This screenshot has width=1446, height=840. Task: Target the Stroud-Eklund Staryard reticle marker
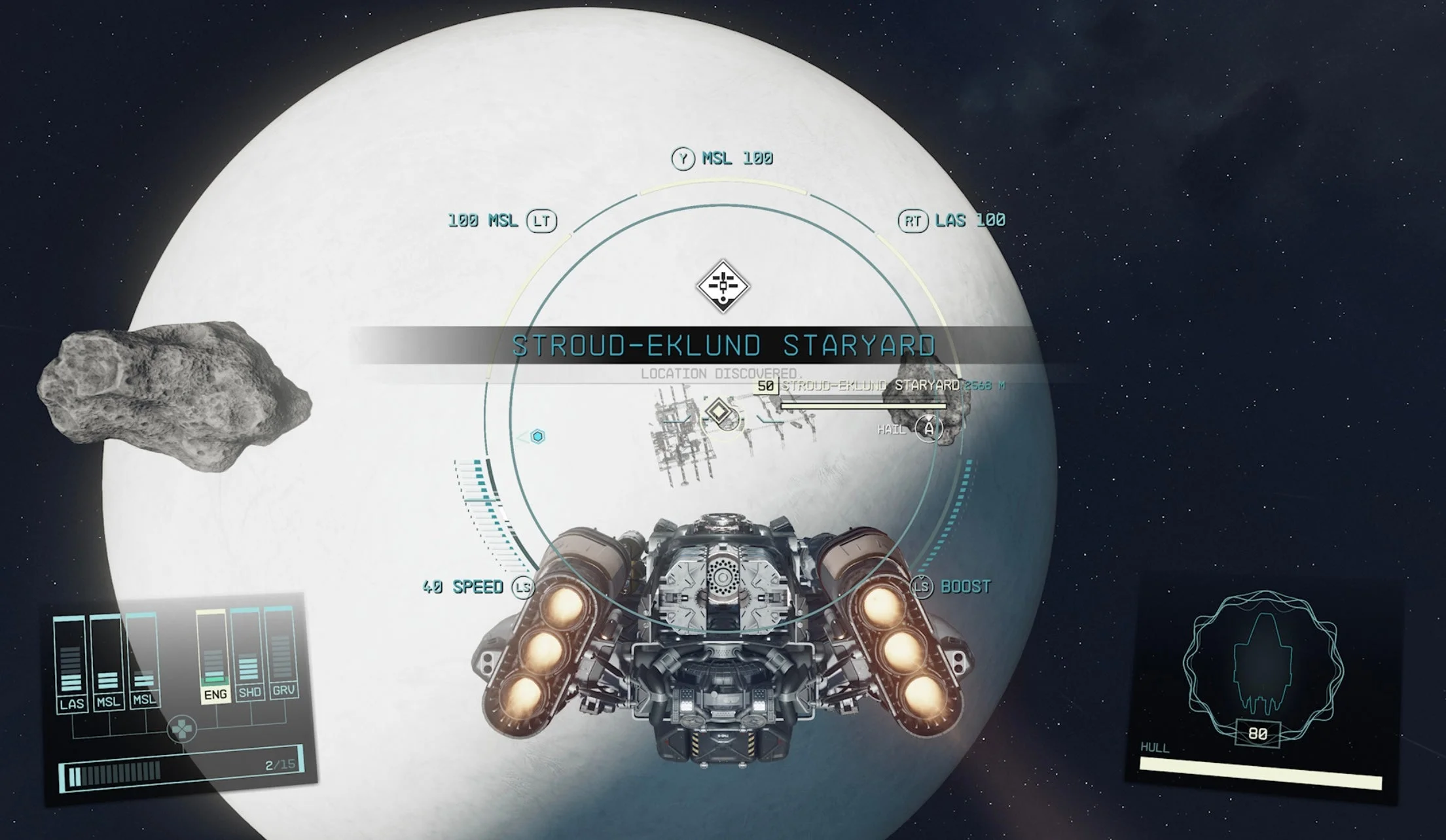coord(719,413)
